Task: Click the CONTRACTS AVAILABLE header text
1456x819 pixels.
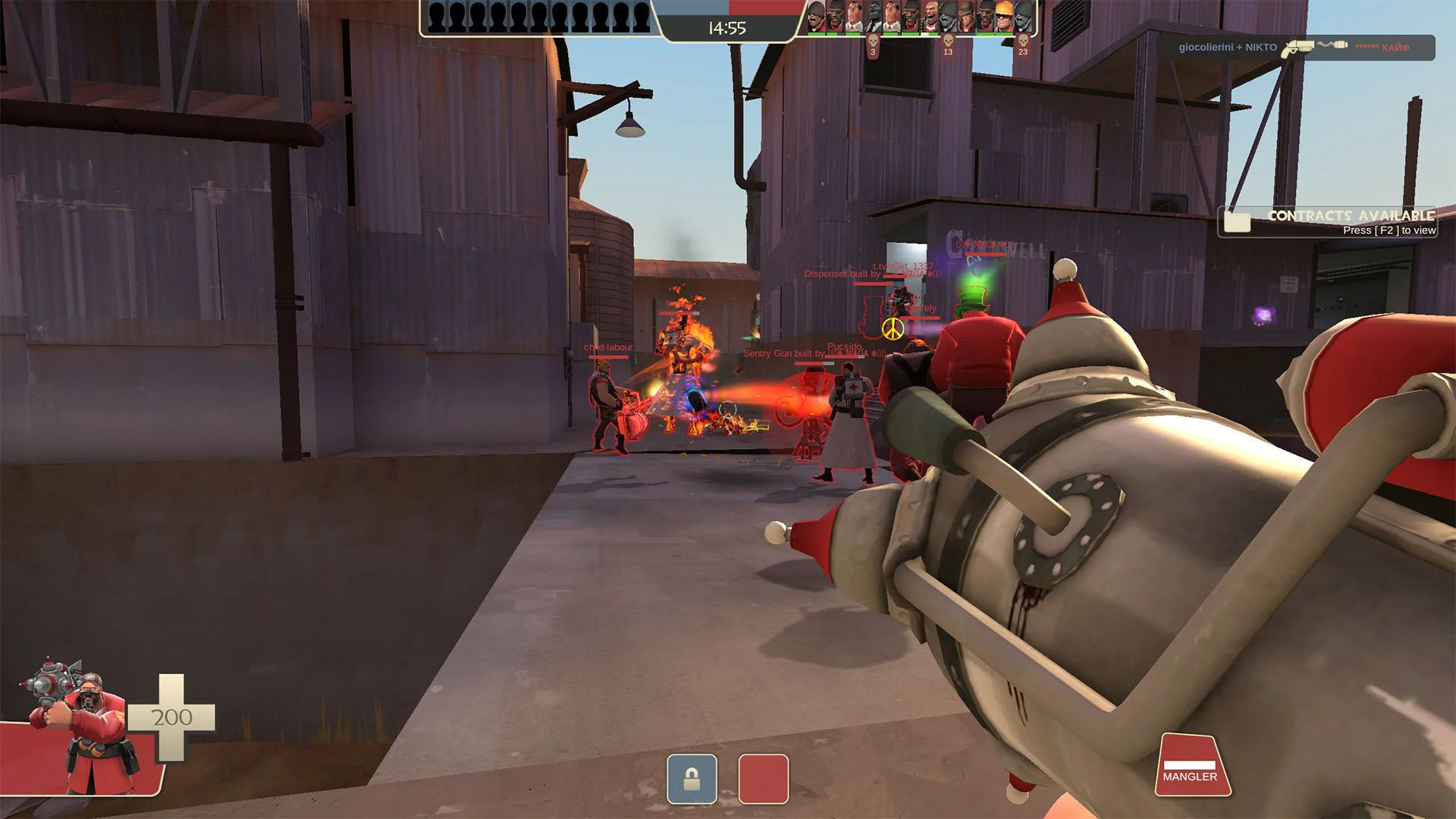Action: (x=1352, y=215)
